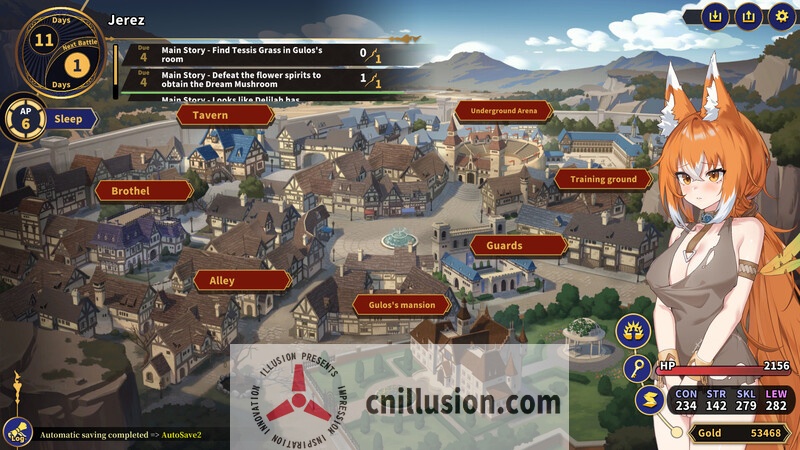The height and width of the screenshot is (450, 800).
Task: Open Gulos's mansion location
Action: click(401, 304)
